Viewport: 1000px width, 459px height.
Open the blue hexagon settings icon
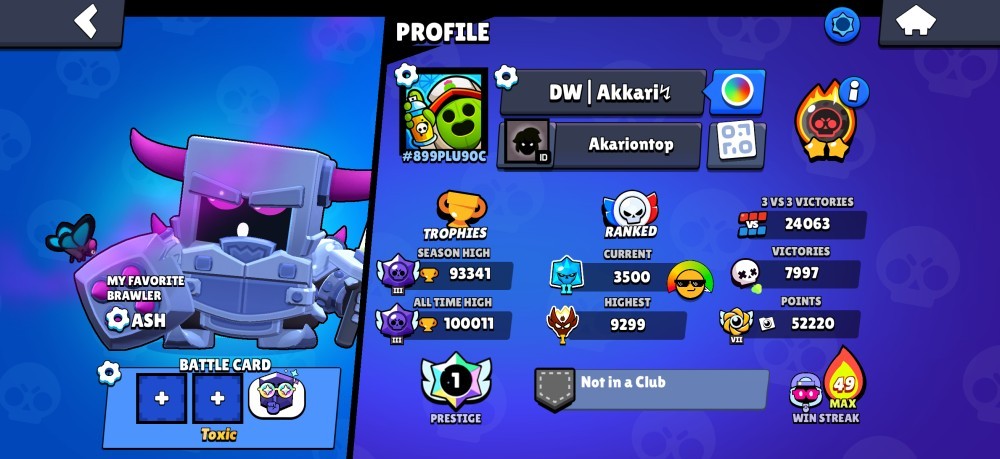842,24
